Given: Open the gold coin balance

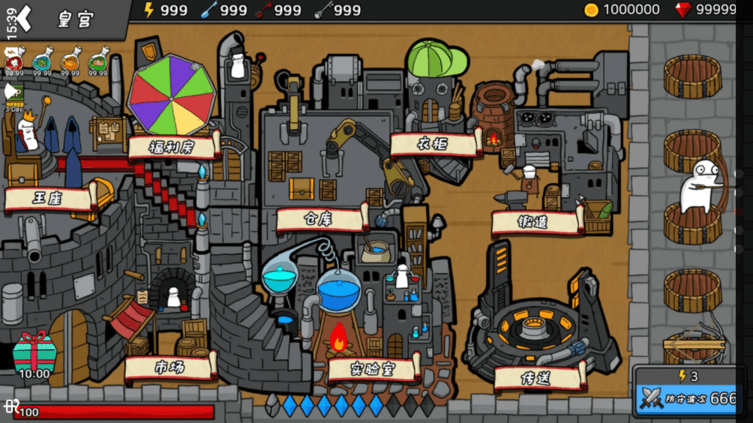Looking at the screenshot, I should [621, 10].
